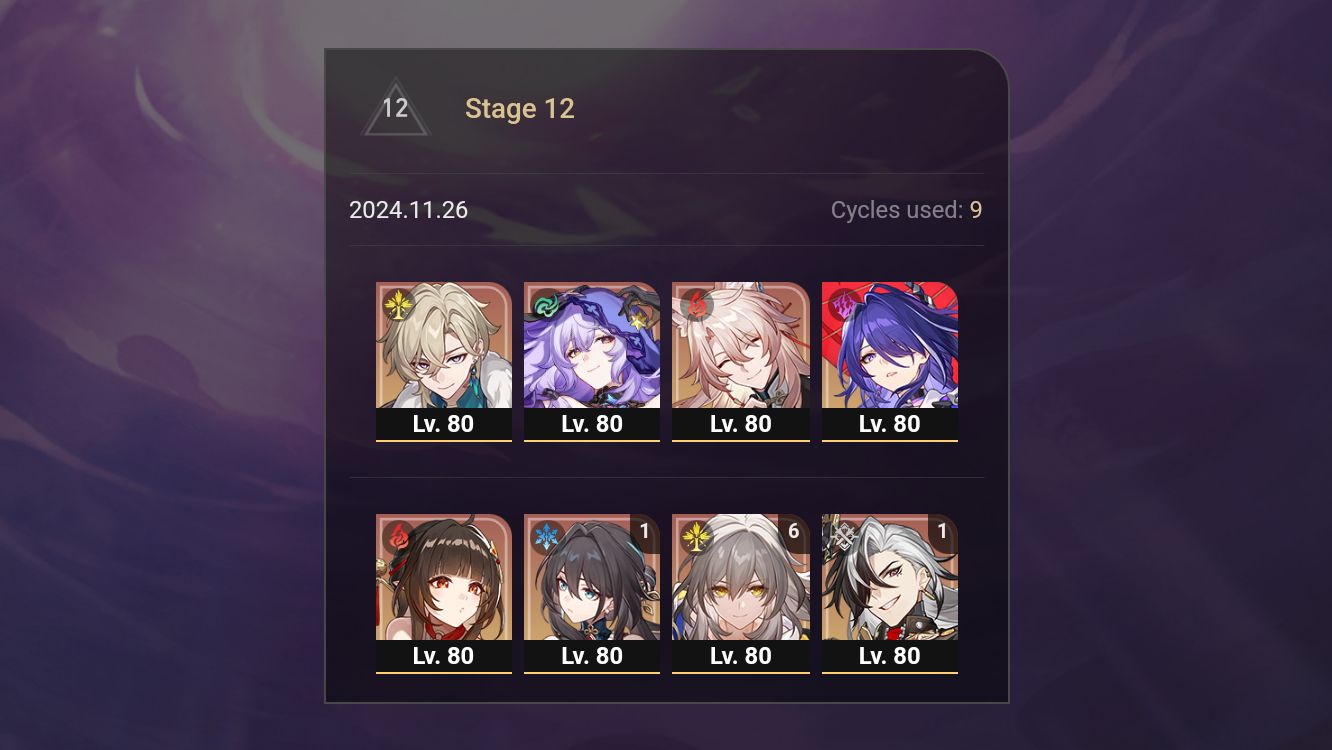Open Boothill's character portrait

889,580
